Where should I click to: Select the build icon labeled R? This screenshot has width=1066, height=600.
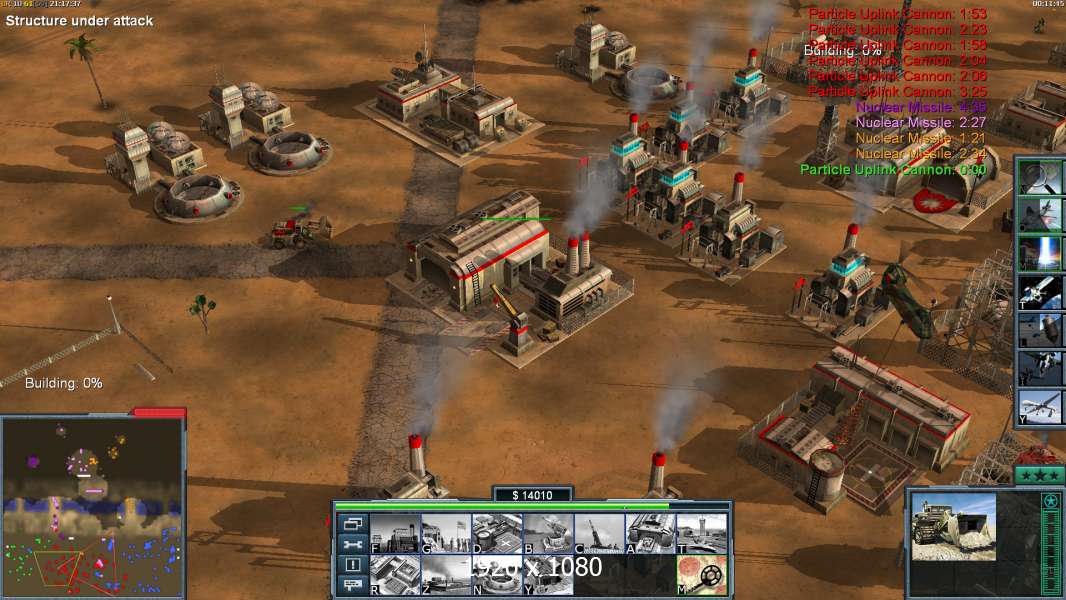(x=395, y=575)
